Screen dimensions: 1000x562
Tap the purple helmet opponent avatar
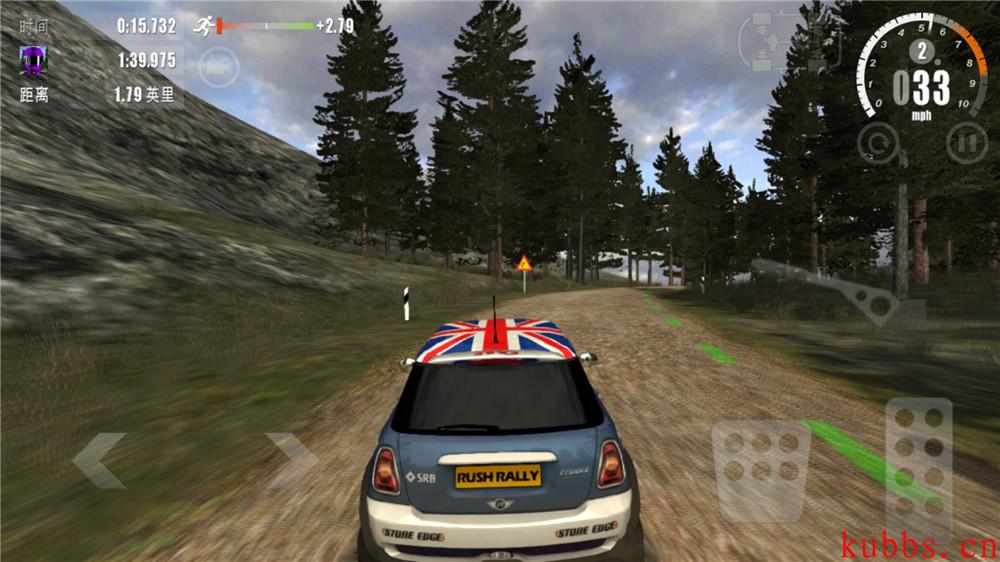tap(33, 61)
